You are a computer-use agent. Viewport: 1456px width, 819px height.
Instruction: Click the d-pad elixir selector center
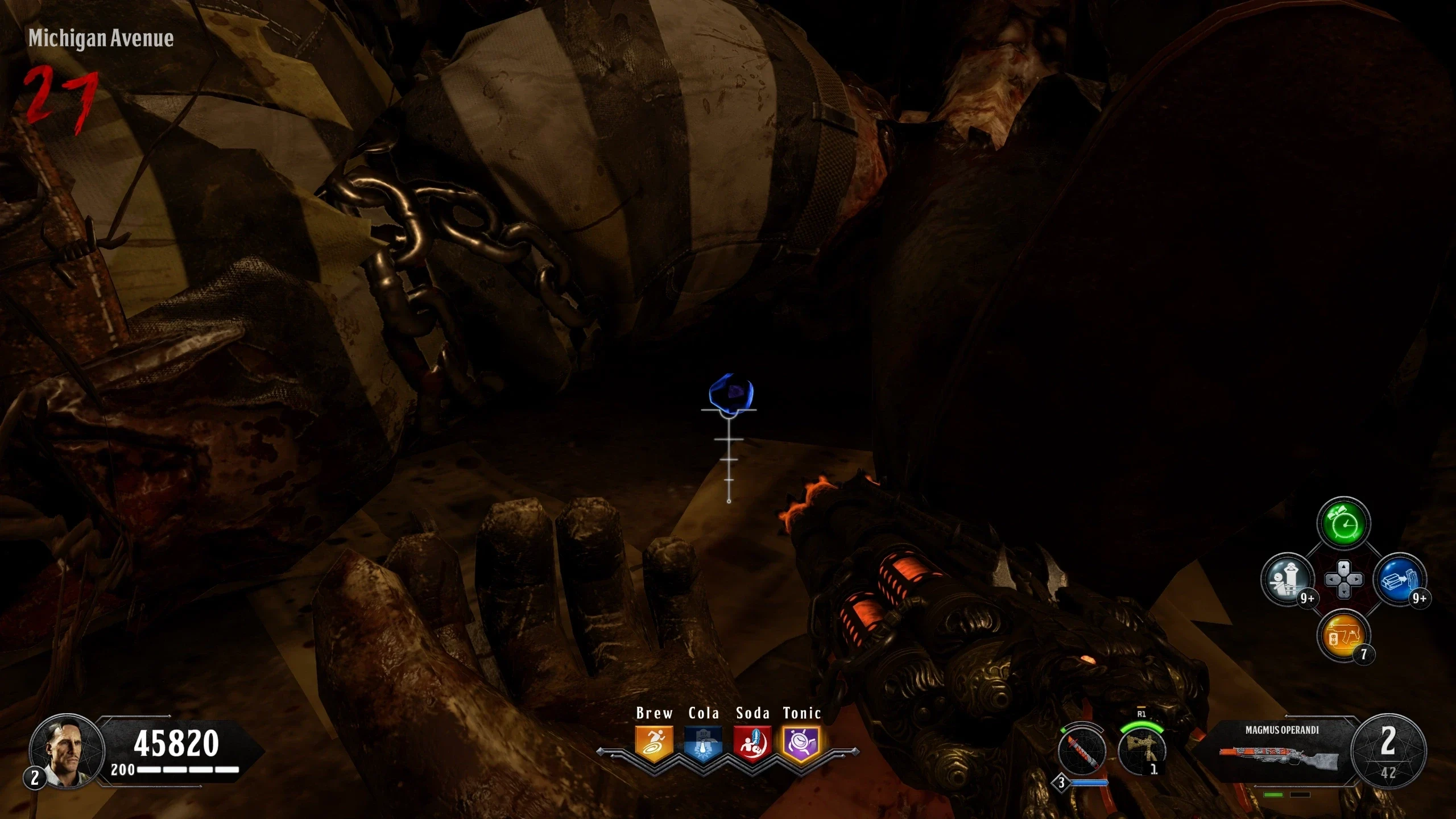click(x=1343, y=580)
